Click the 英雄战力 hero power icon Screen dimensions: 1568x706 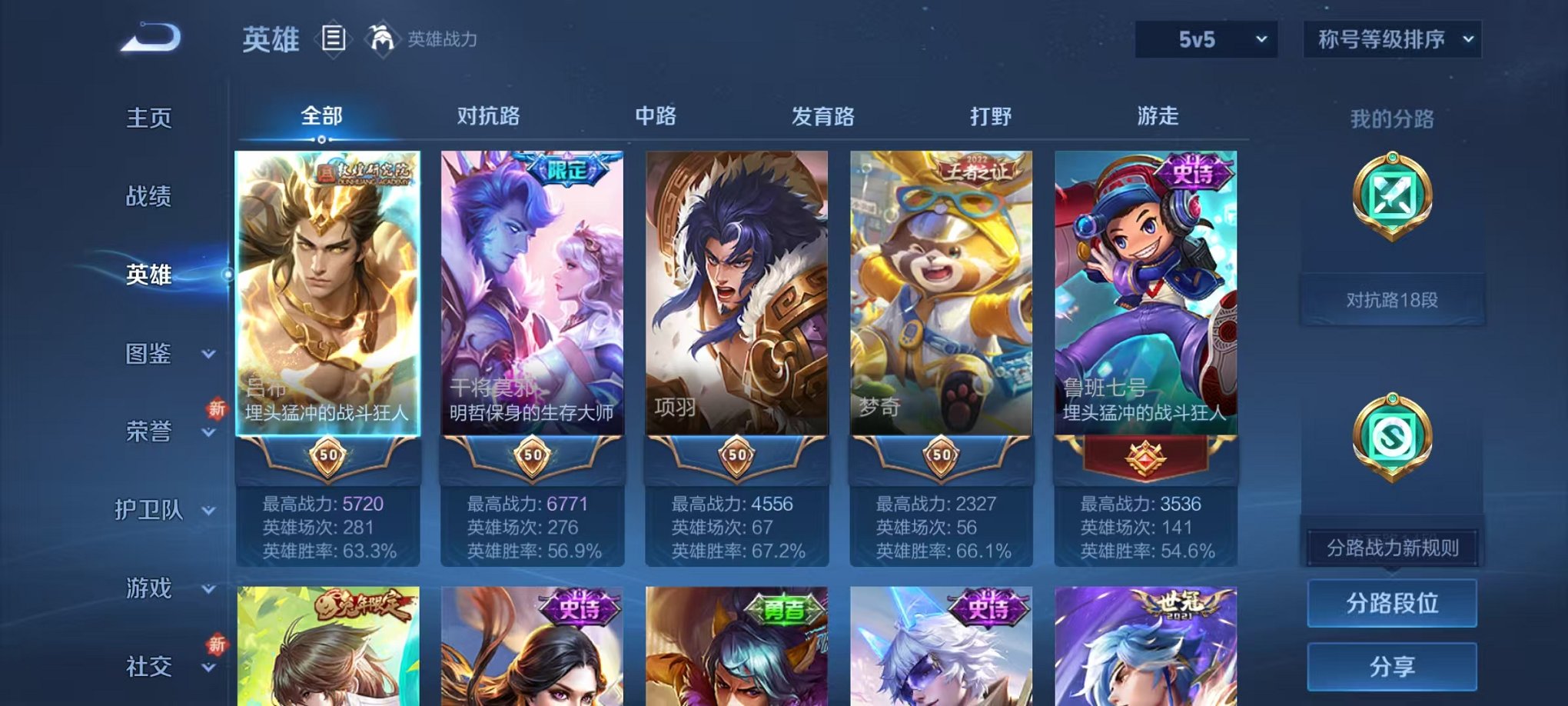coord(380,36)
